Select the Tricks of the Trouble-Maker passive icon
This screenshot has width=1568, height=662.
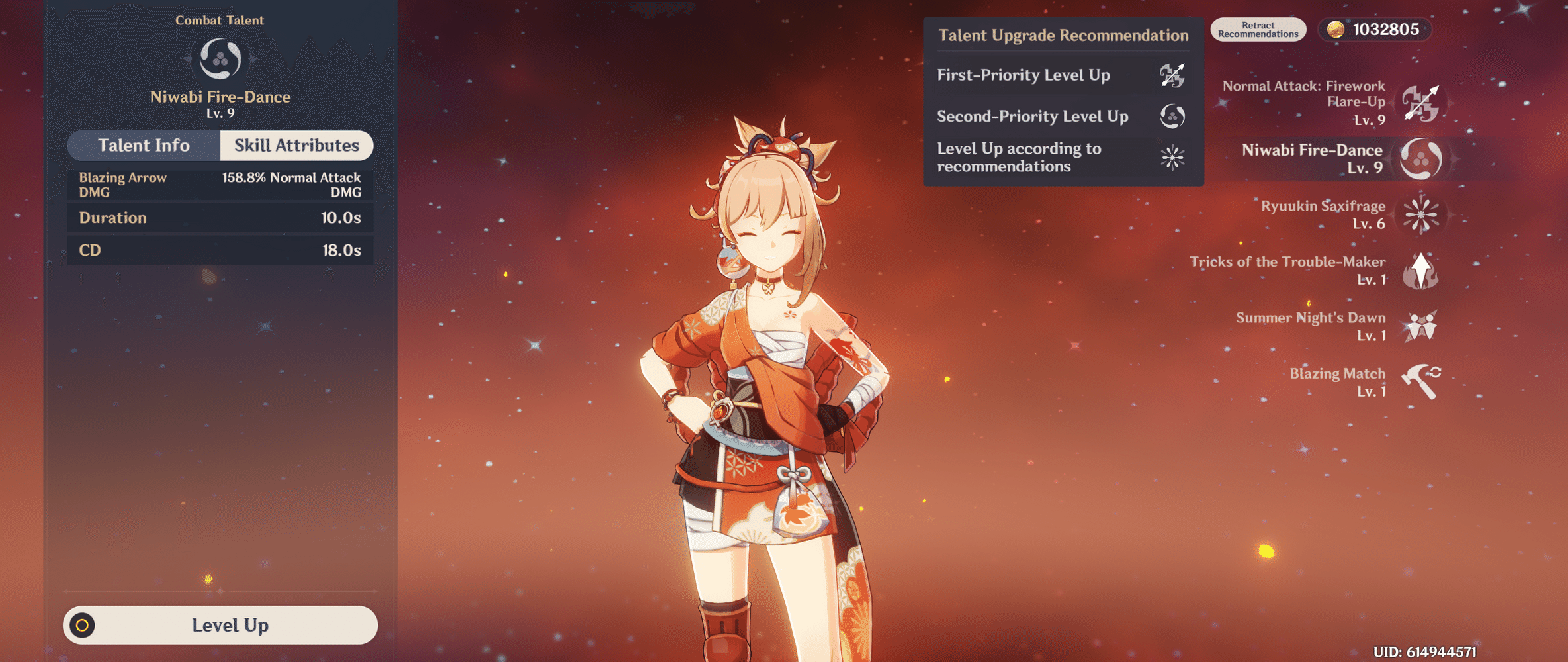1419,271
